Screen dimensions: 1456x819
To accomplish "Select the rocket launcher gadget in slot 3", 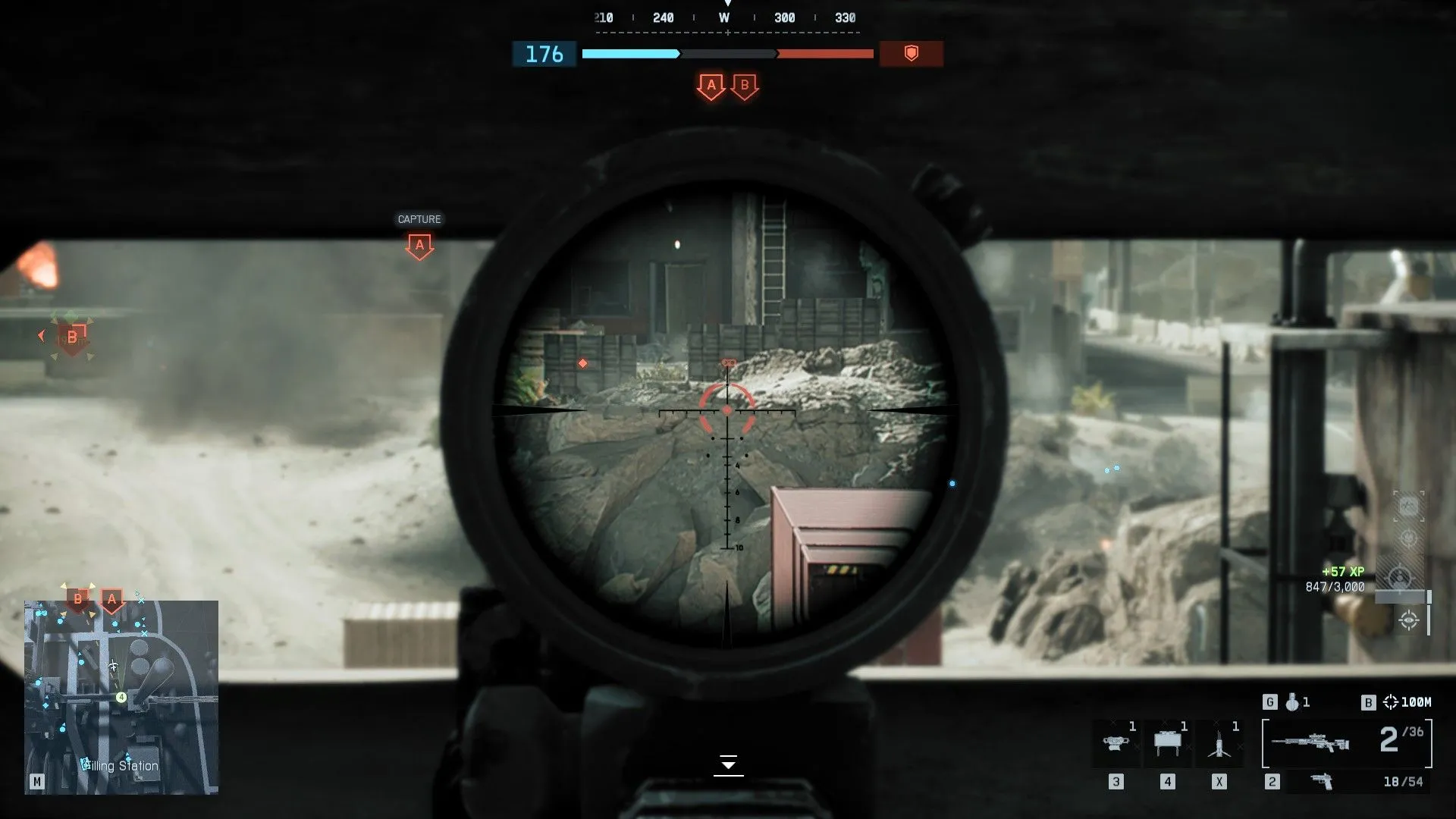I will tap(1117, 742).
